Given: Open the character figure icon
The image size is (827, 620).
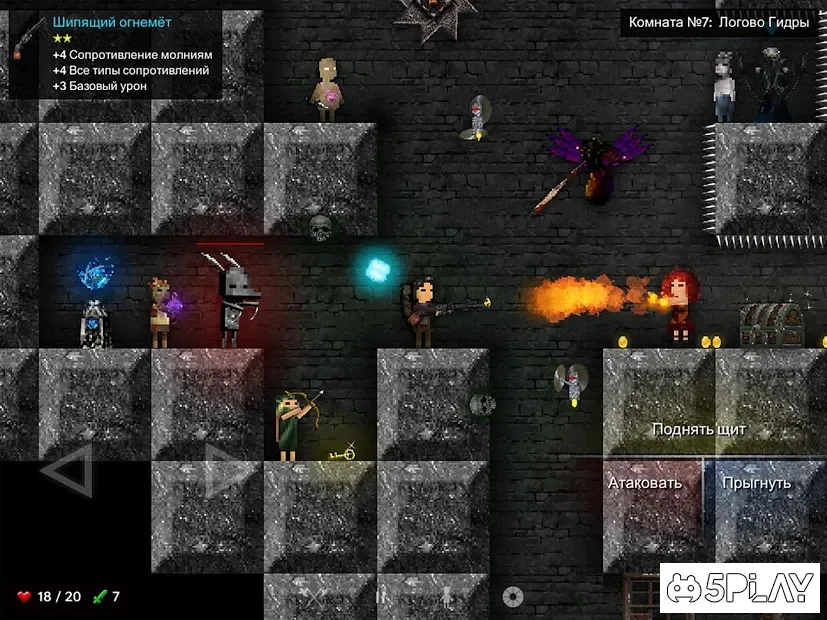Looking at the screenshot, I should point(447,597).
